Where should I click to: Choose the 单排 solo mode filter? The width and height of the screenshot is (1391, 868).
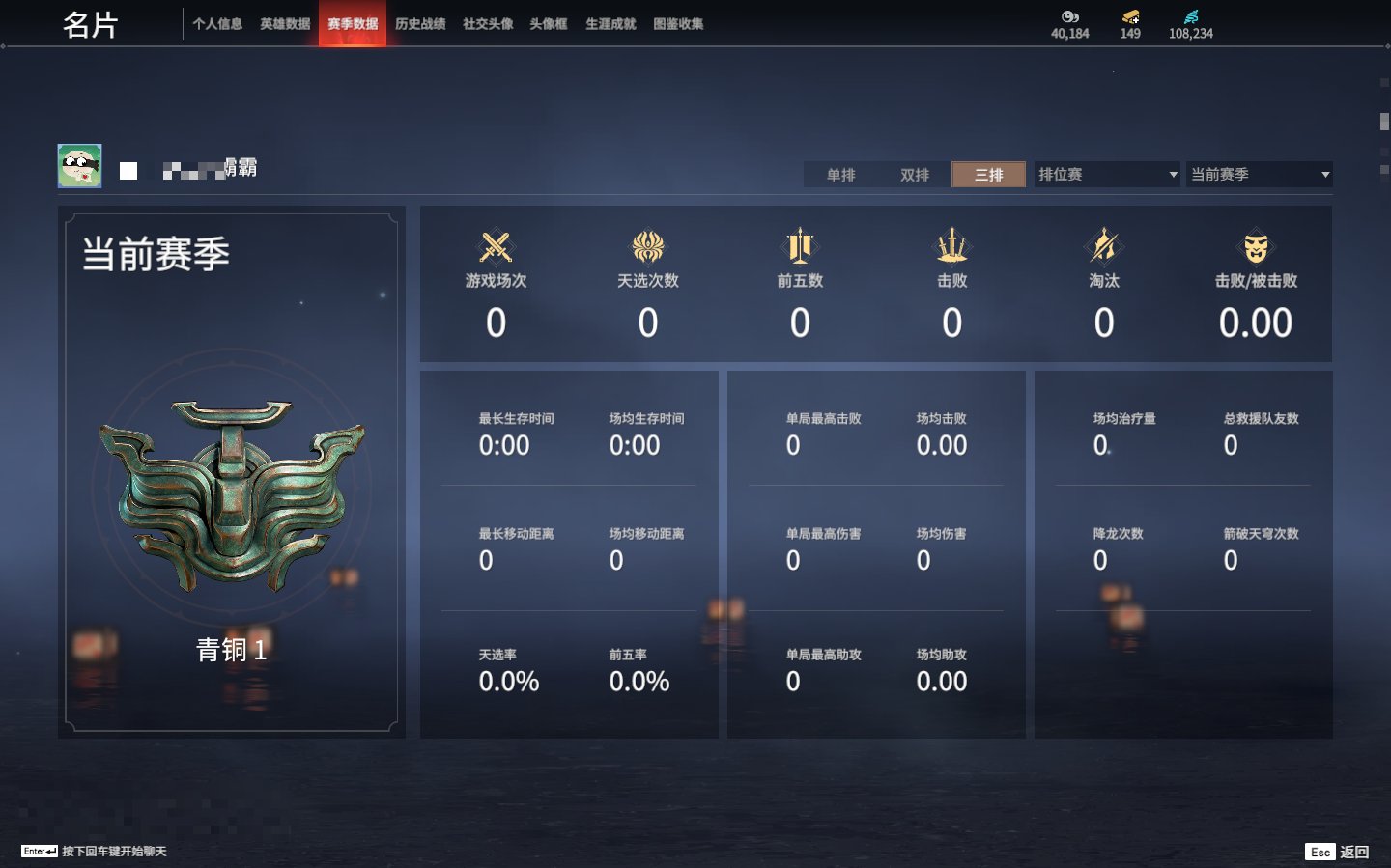841,175
